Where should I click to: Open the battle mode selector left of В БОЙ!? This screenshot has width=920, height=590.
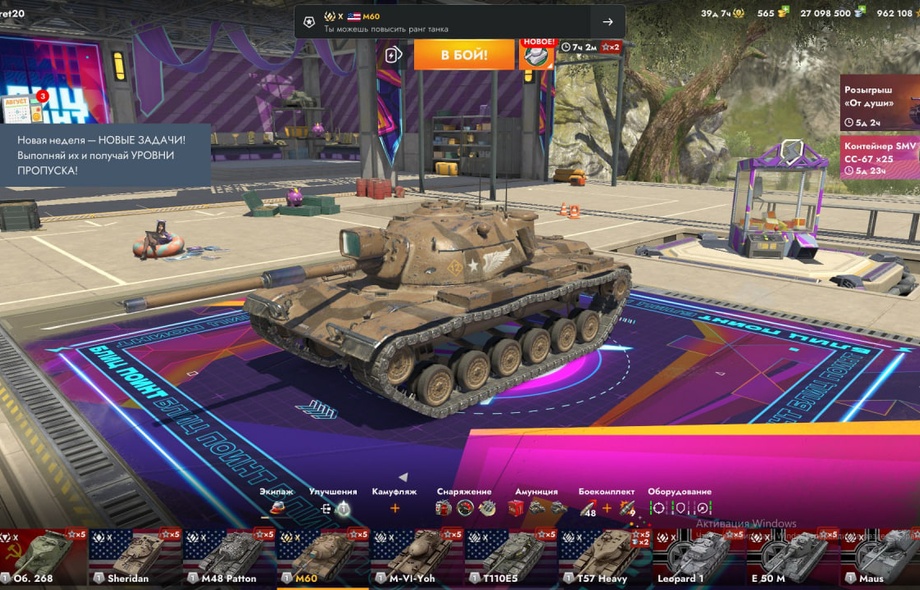393,54
